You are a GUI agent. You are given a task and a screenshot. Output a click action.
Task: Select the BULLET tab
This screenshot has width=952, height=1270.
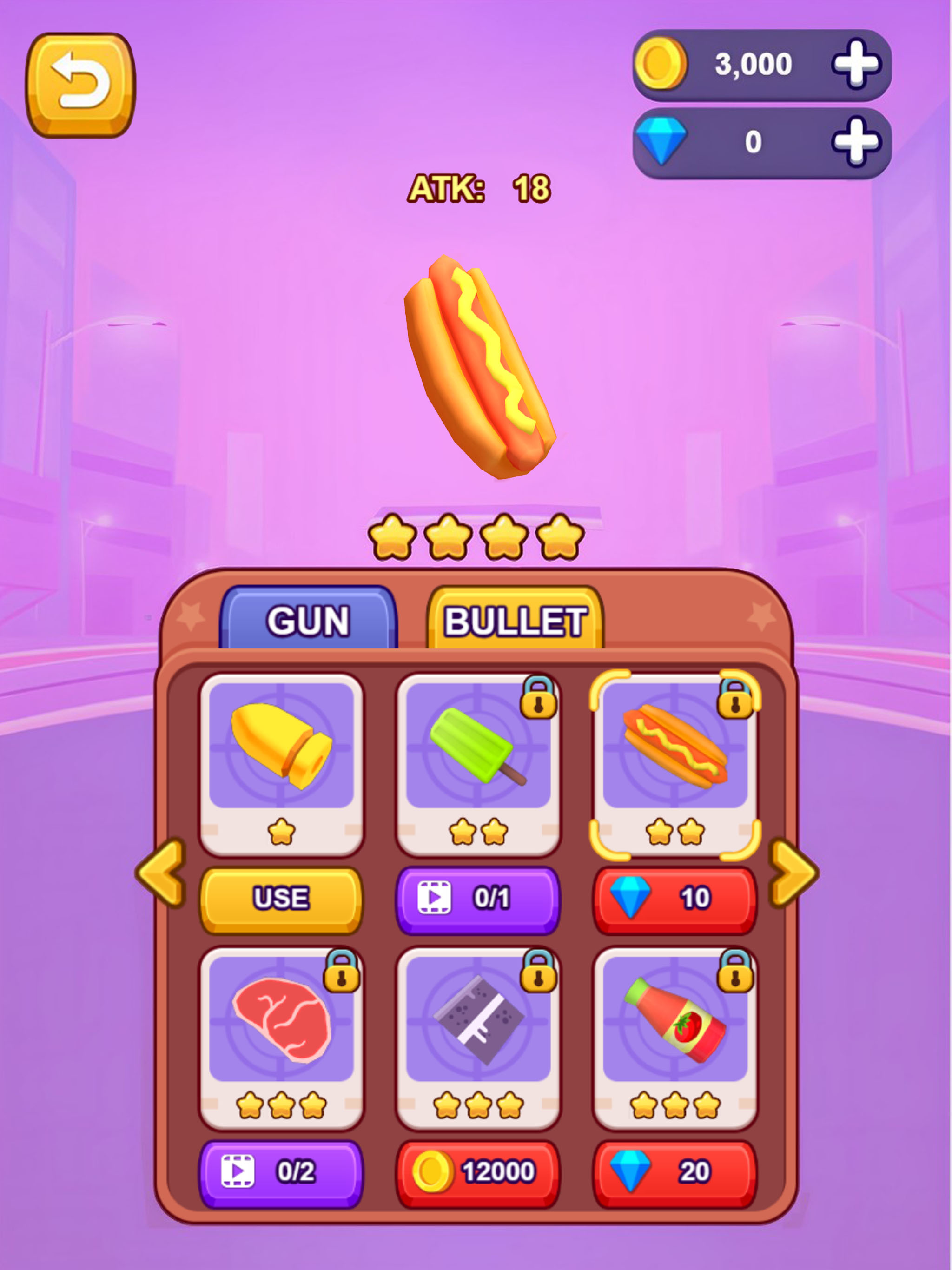(x=515, y=620)
